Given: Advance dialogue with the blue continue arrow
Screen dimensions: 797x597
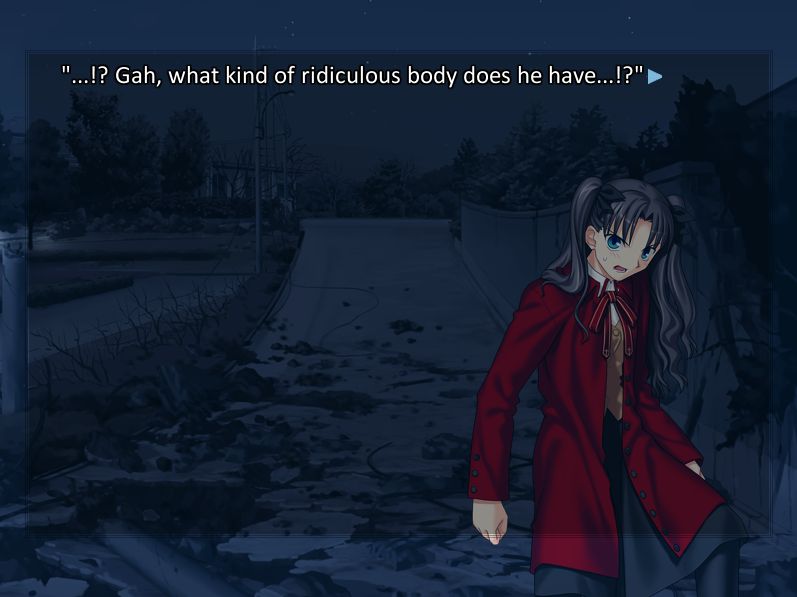Looking at the screenshot, I should [655, 76].
